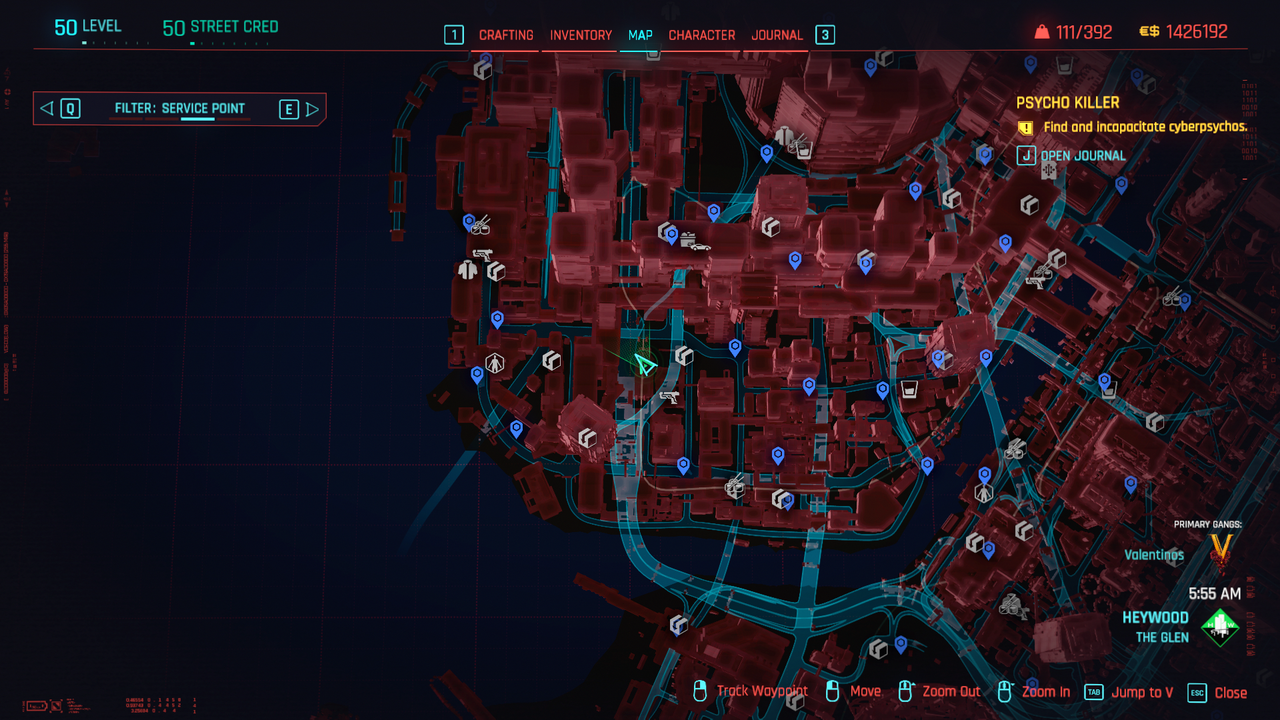Select the Valentinos gang emblem

click(1220, 549)
